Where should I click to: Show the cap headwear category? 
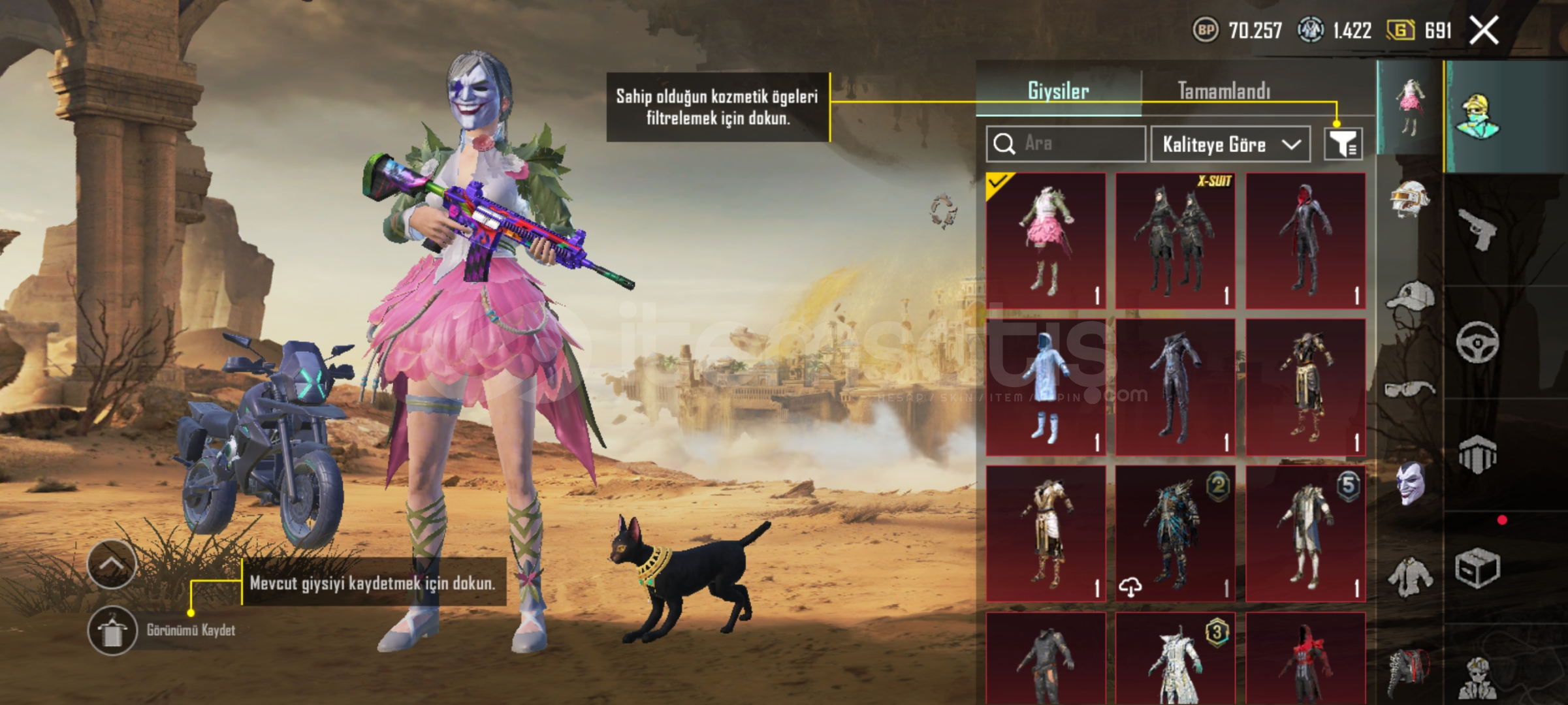tap(1409, 298)
